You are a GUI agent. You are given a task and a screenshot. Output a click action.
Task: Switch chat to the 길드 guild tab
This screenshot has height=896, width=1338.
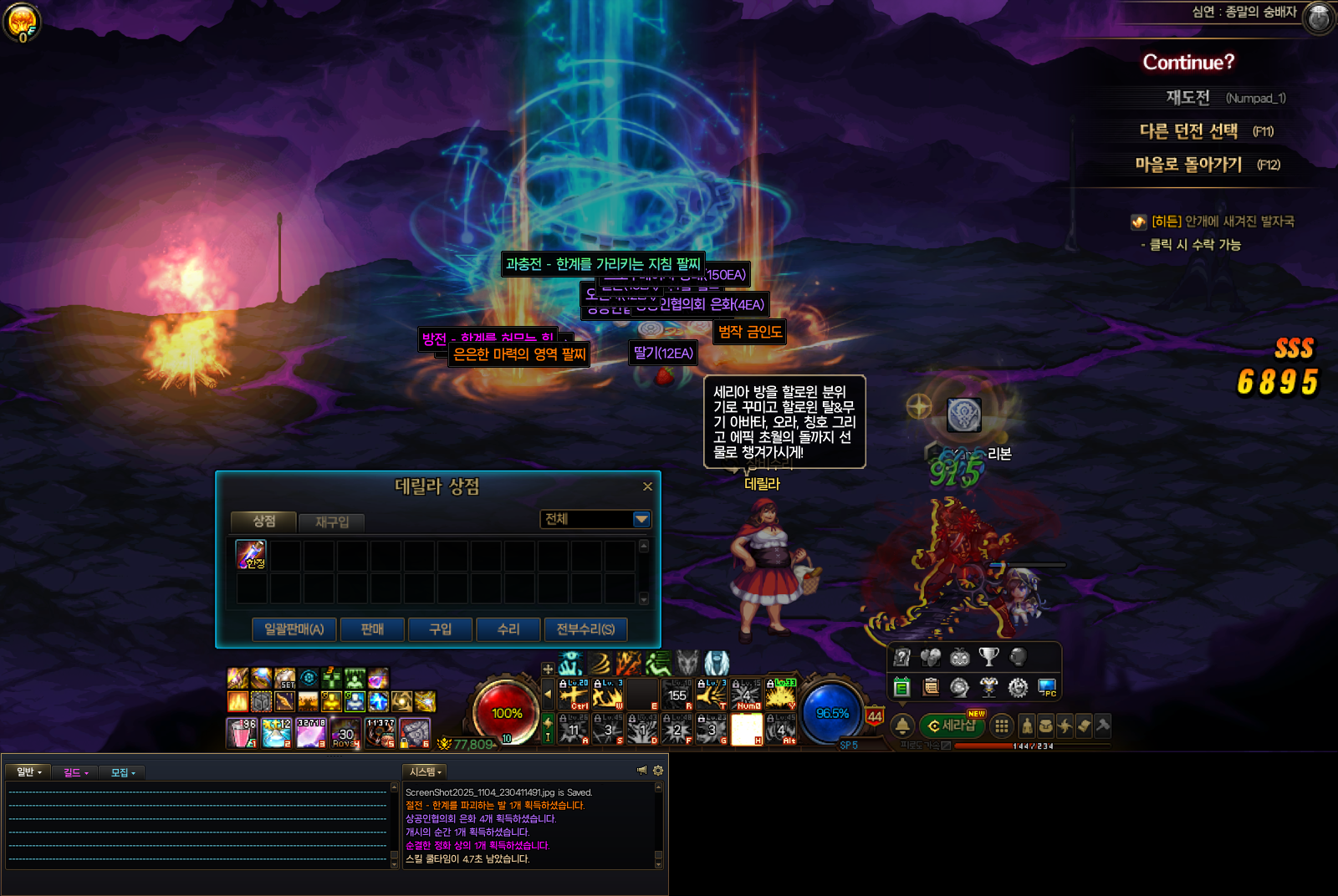pyautogui.click(x=75, y=772)
